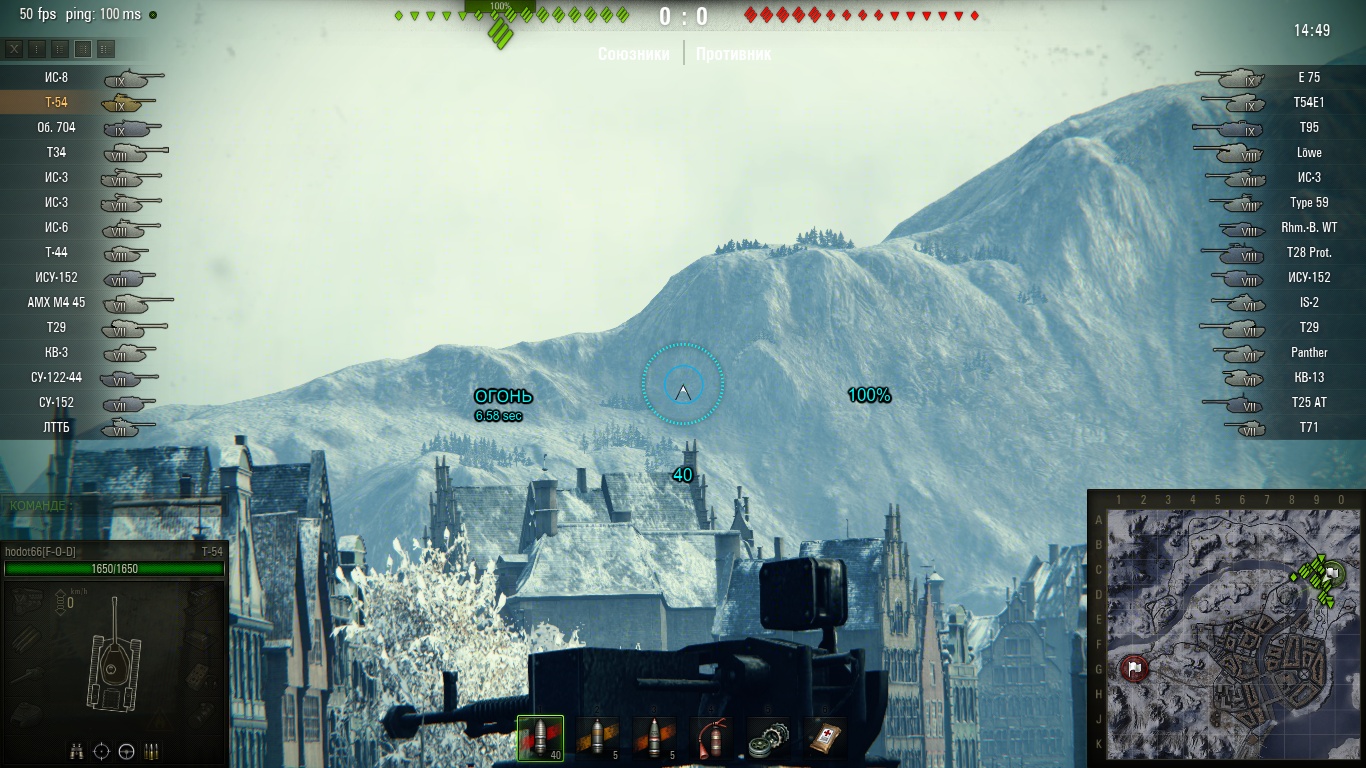Select enemy Rhm.-B. WT in the roster
The image size is (1366, 768).
click(1308, 227)
